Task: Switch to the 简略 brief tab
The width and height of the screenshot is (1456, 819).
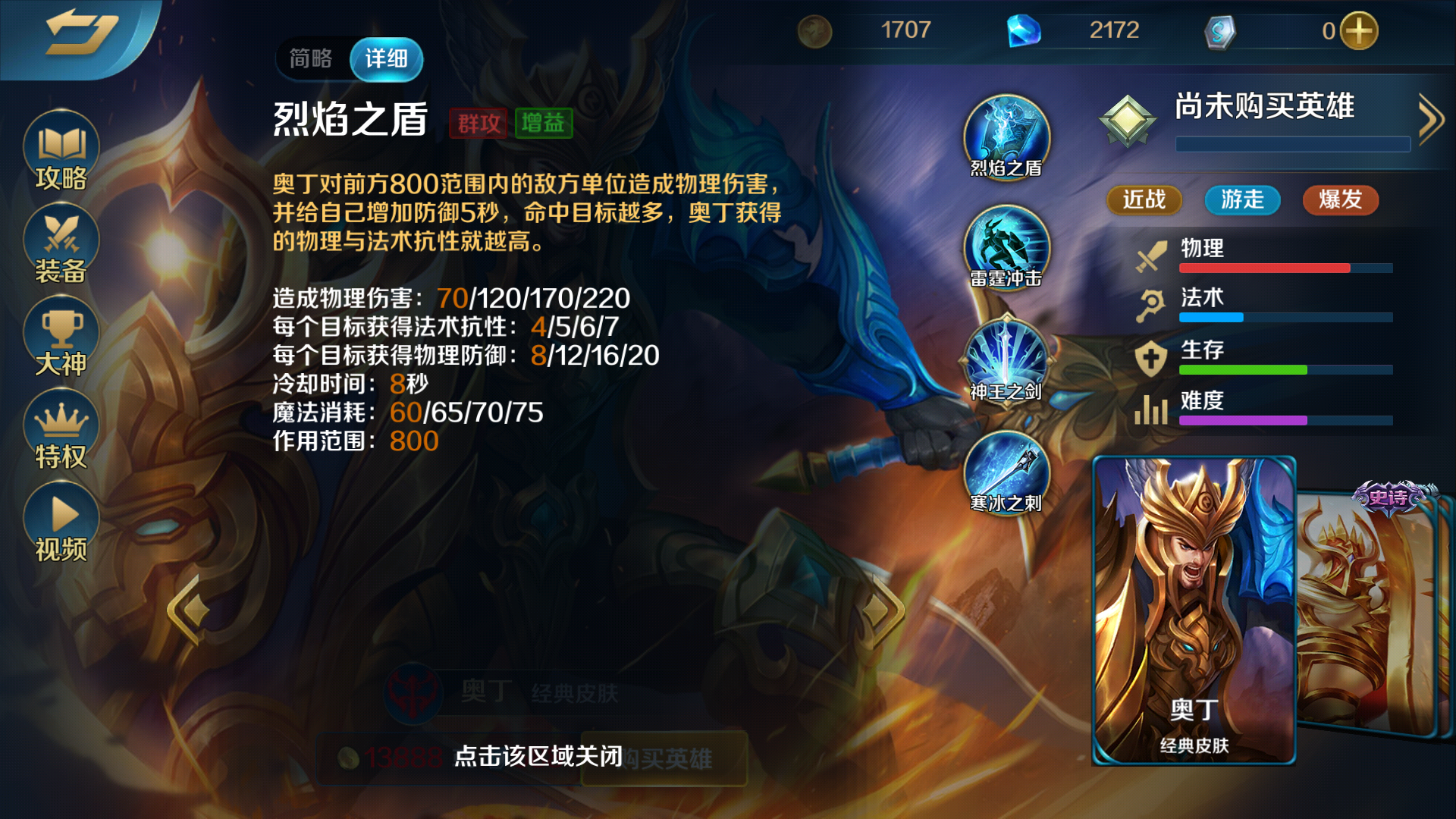Action: click(x=311, y=58)
